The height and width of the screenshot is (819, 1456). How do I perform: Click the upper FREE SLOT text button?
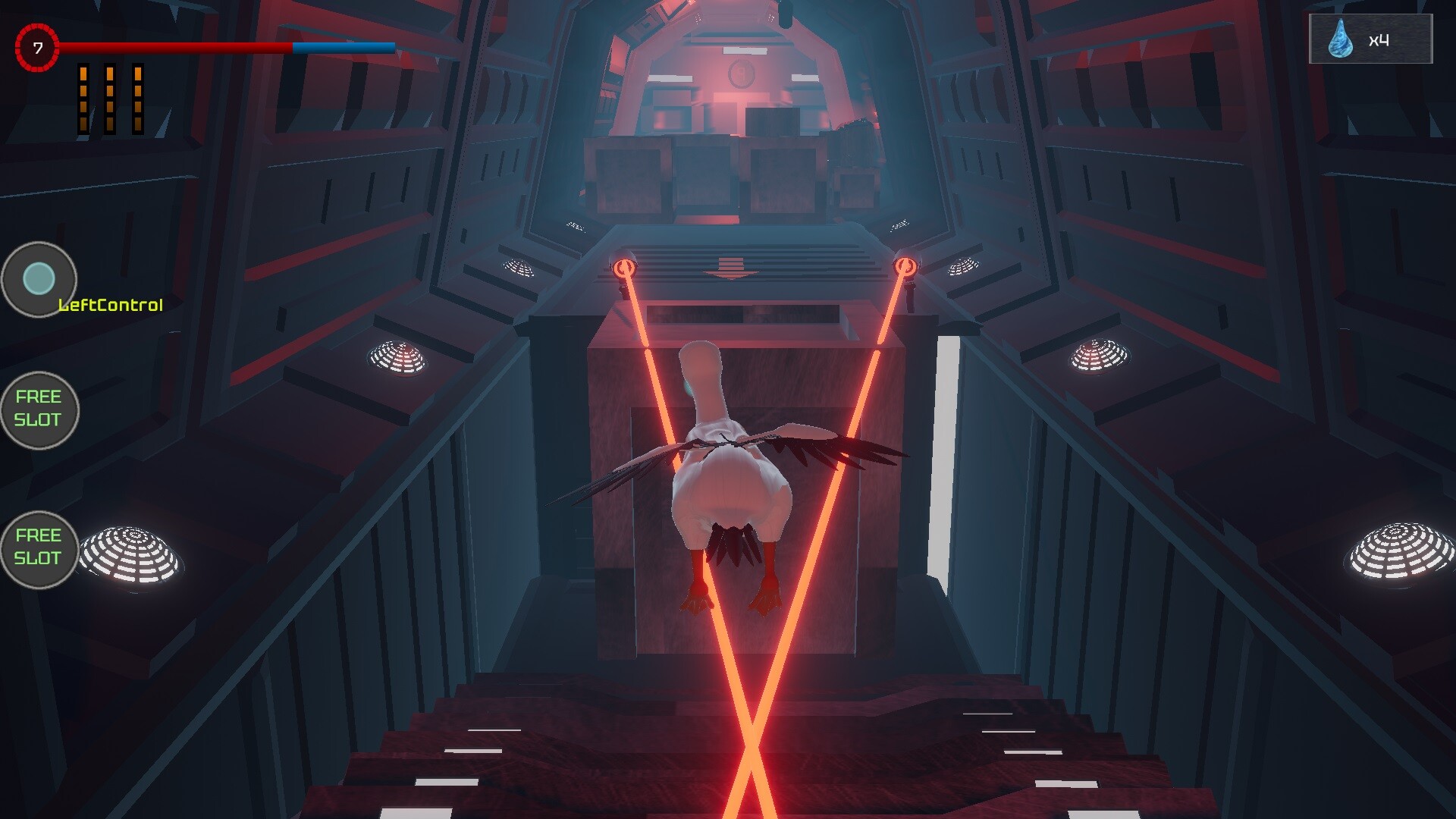click(x=39, y=409)
